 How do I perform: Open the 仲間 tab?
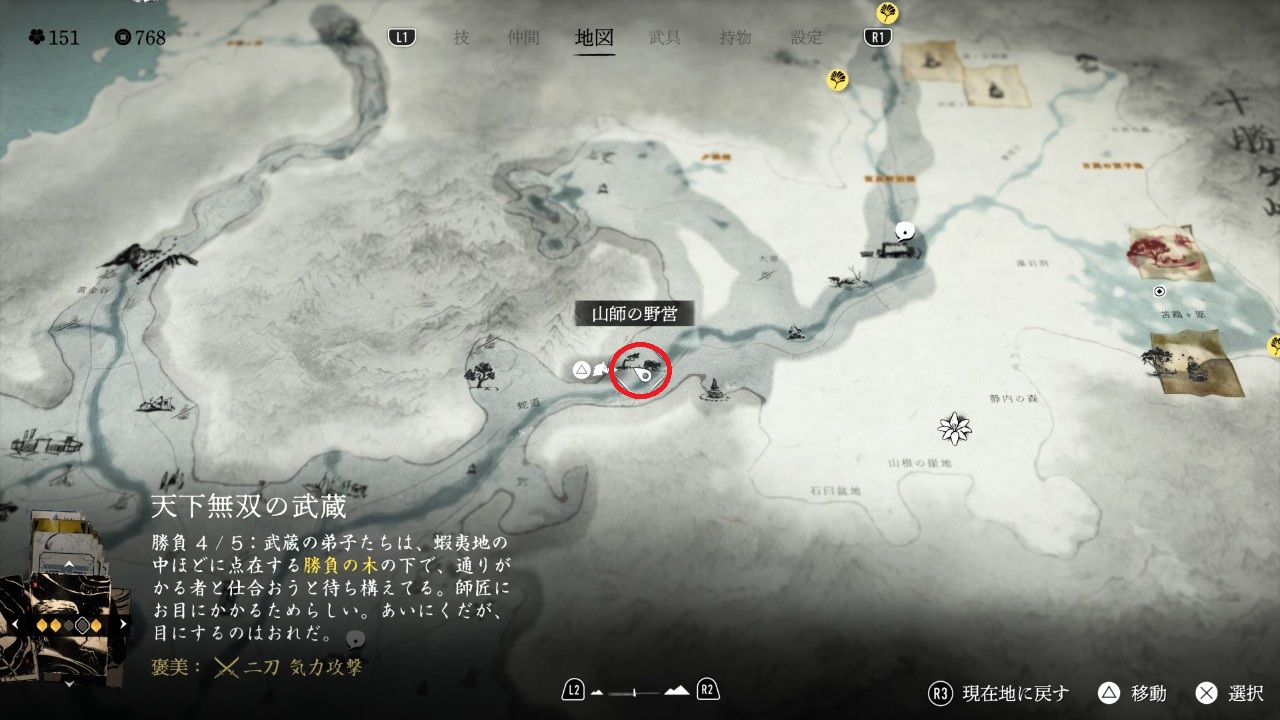(523, 38)
